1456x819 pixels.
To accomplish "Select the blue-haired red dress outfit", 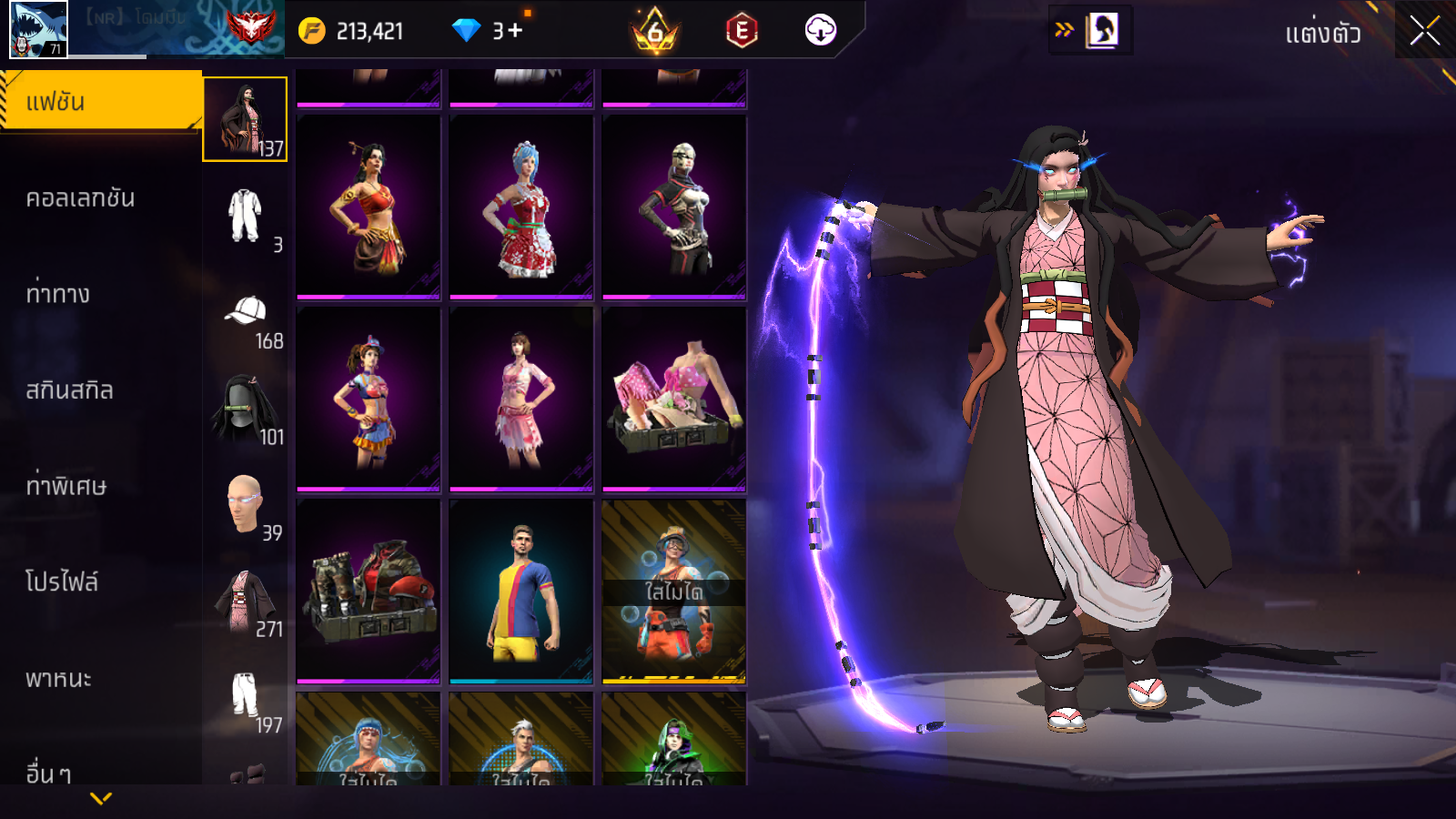I will 521,207.
